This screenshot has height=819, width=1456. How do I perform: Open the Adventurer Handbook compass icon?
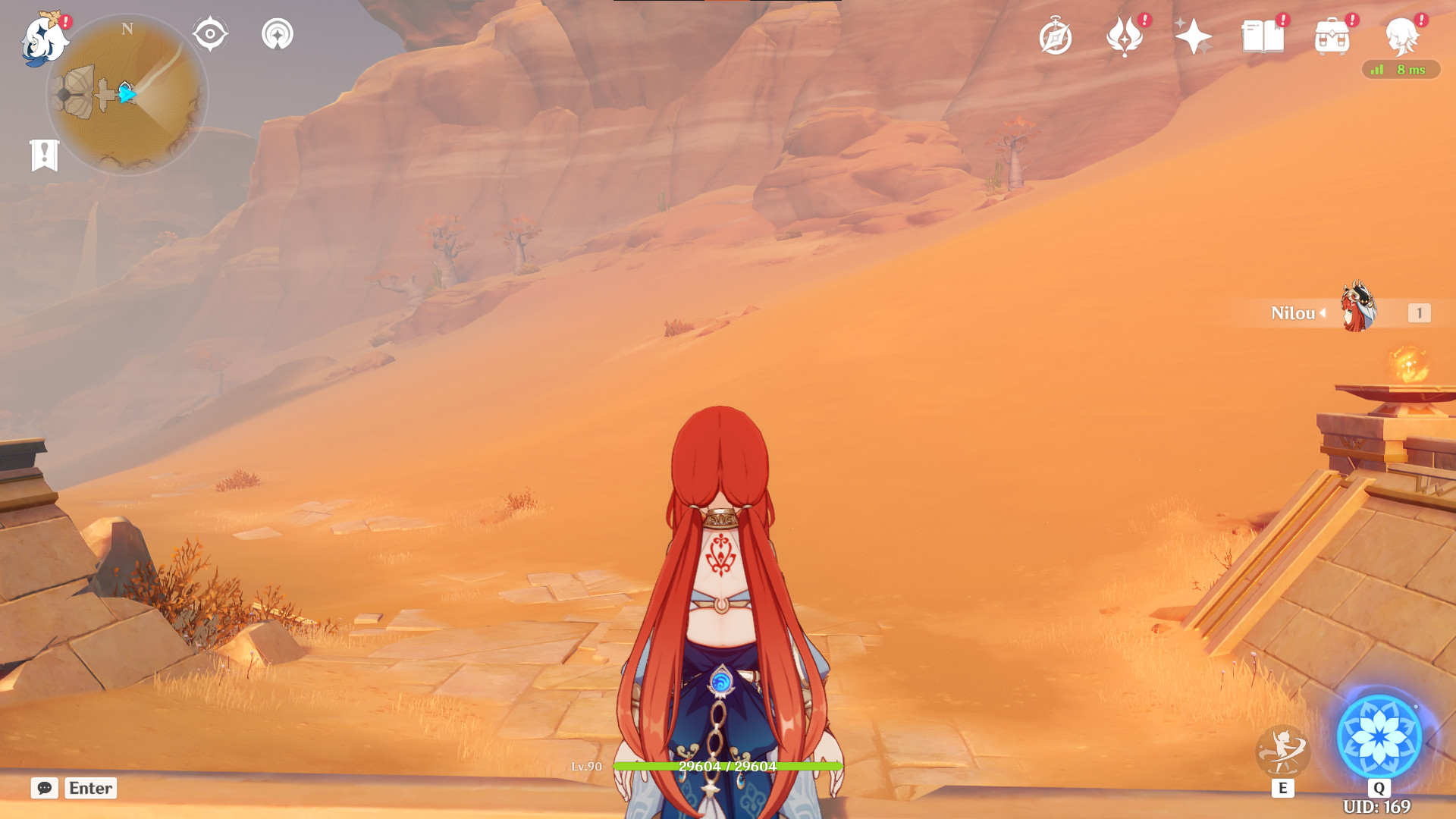pos(1057,33)
